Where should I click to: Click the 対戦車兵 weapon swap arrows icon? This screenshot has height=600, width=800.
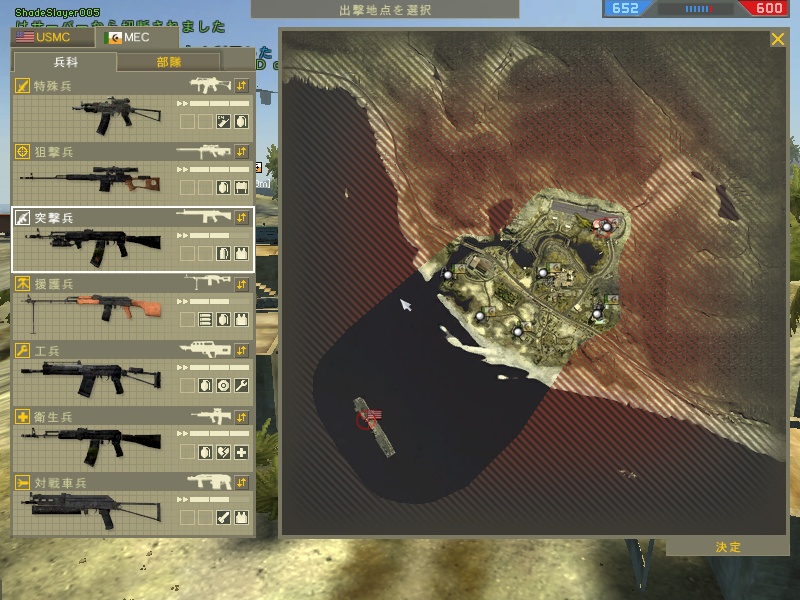click(241, 483)
